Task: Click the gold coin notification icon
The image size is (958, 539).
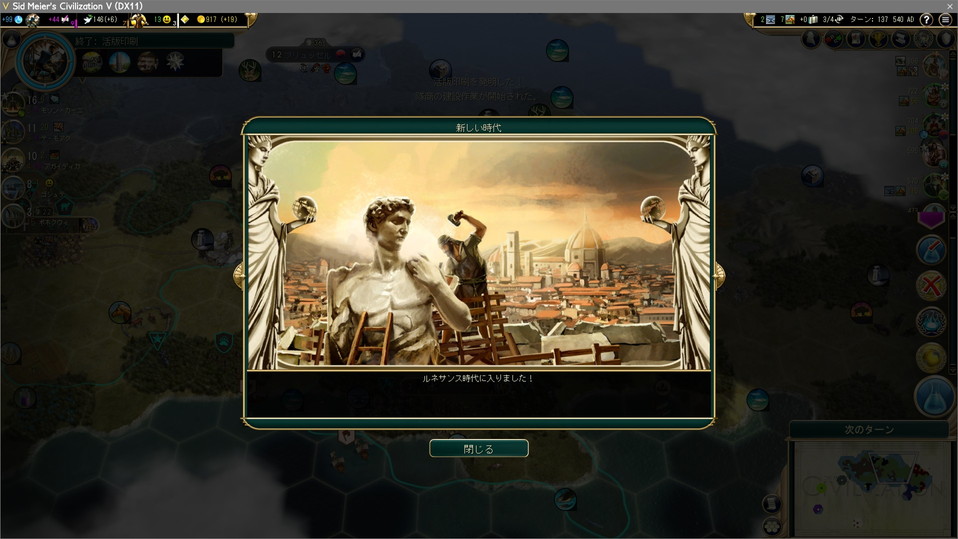Action: point(931,357)
